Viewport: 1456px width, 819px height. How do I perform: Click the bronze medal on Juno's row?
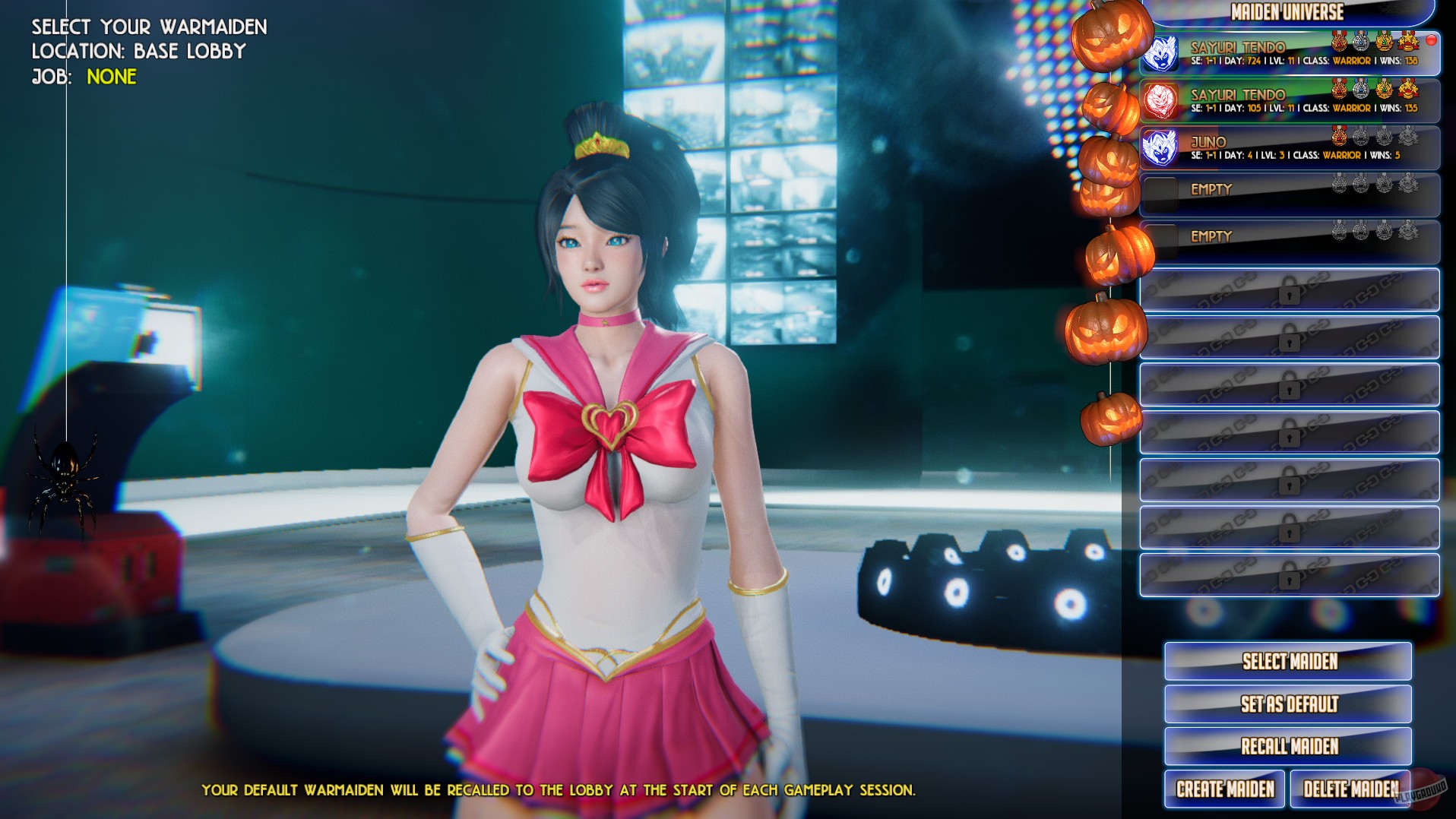[1338, 138]
